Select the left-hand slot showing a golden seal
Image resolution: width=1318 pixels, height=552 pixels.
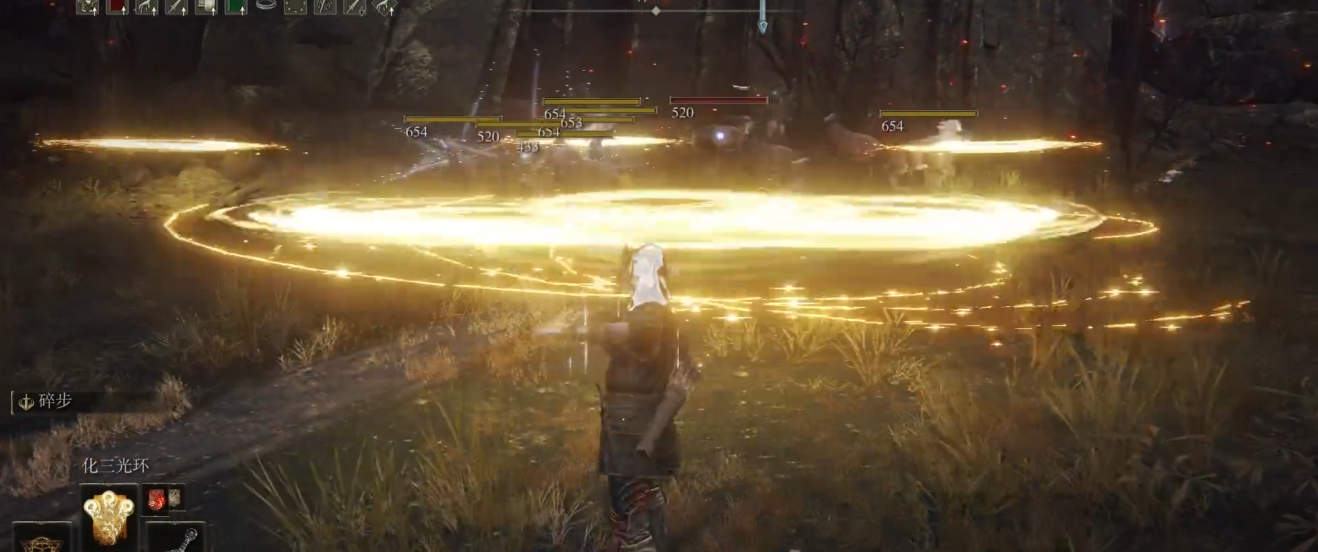click(42, 538)
